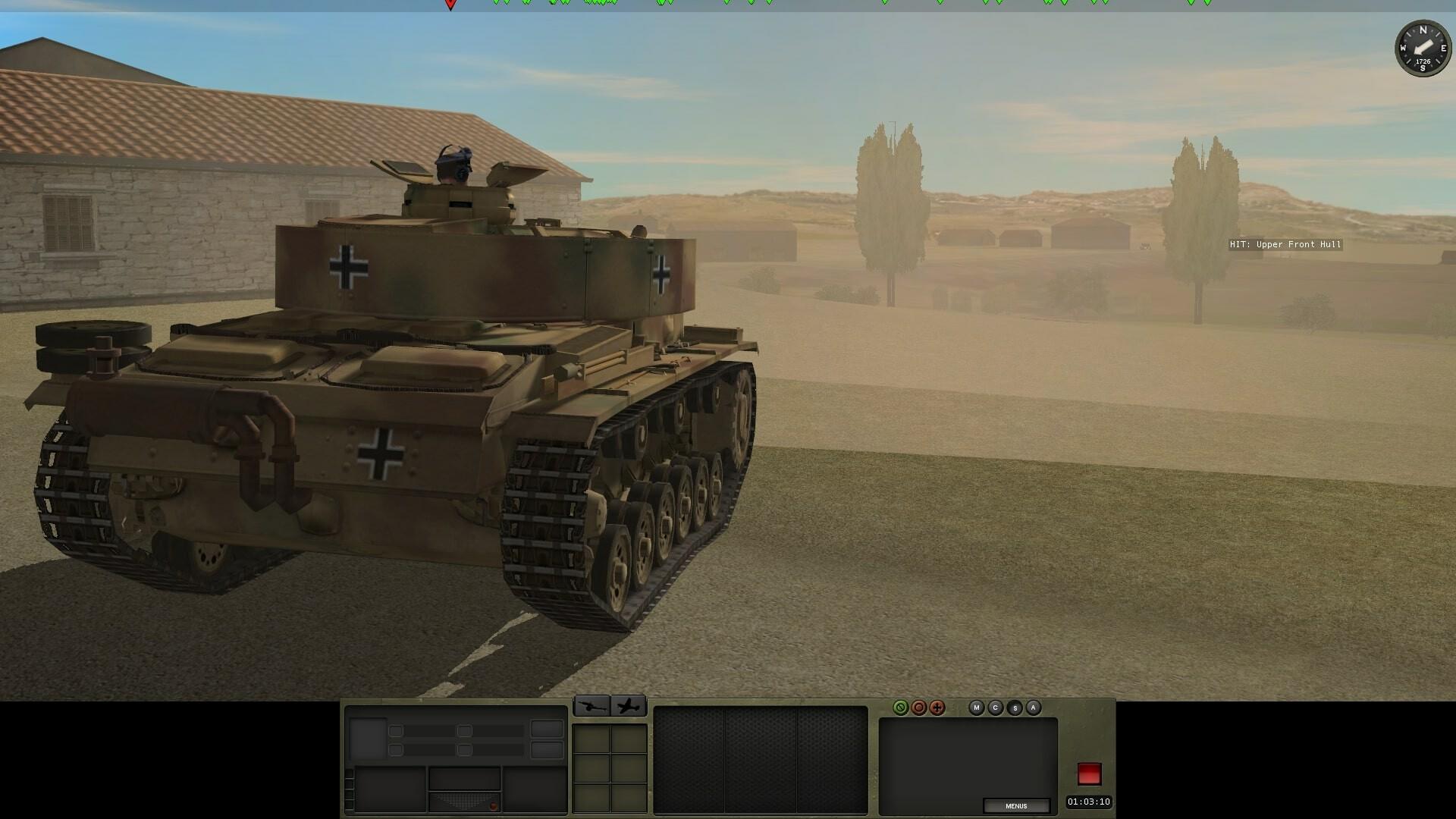Switch to the air support aircraft tab

point(626,706)
